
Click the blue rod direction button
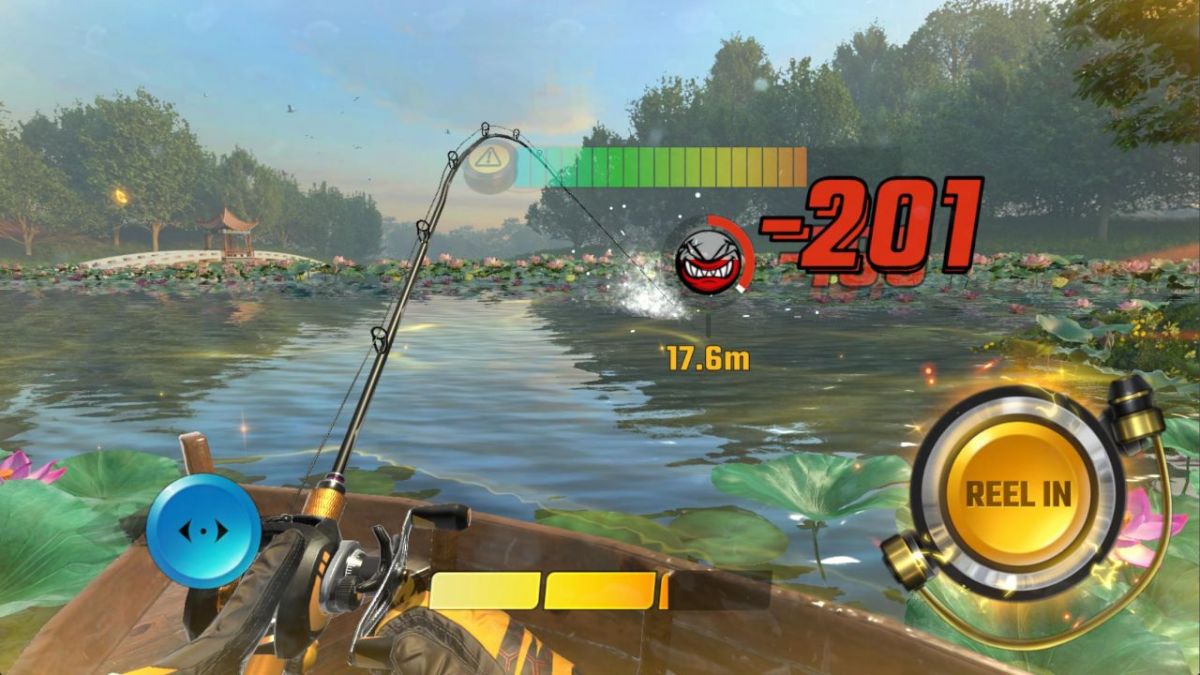tap(203, 529)
